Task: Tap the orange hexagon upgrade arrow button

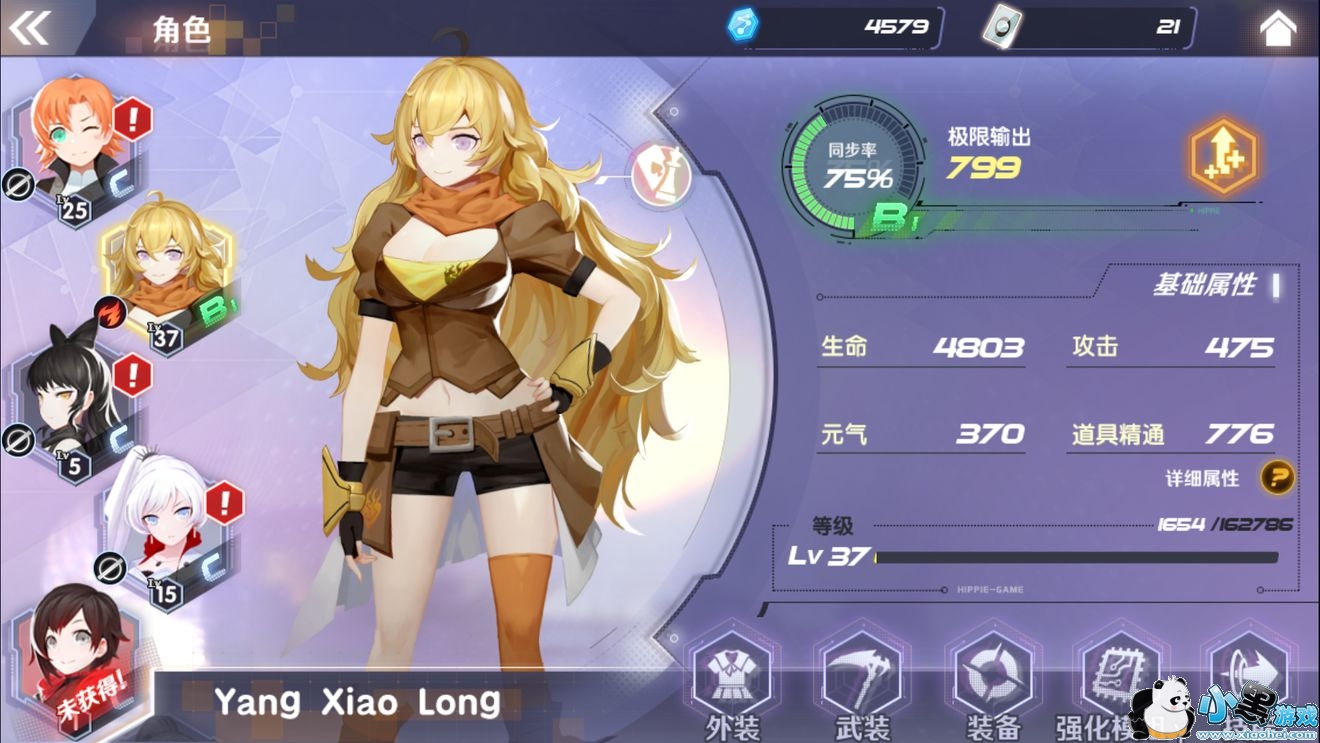Action: (x=1222, y=159)
